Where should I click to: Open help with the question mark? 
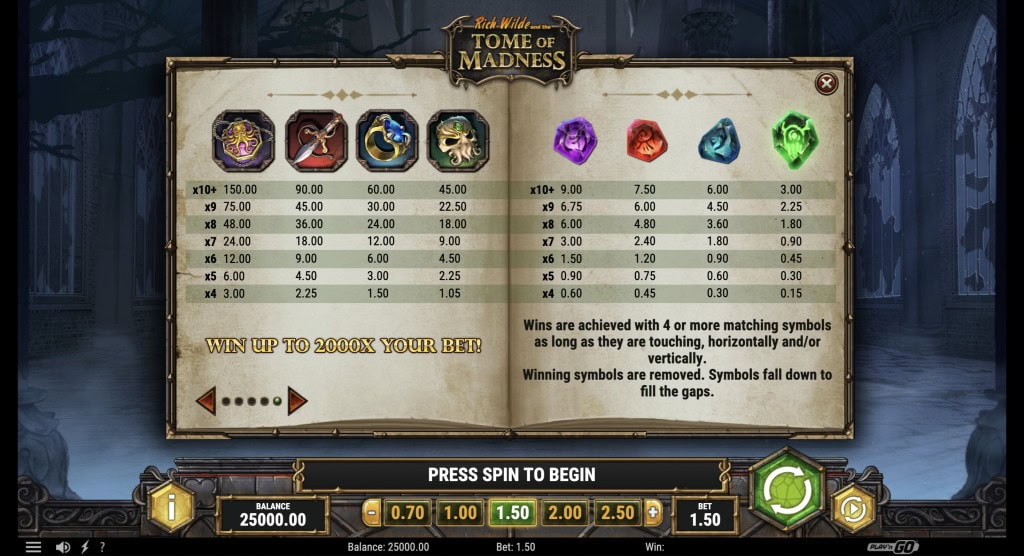pyautogui.click(x=102, y=547)
